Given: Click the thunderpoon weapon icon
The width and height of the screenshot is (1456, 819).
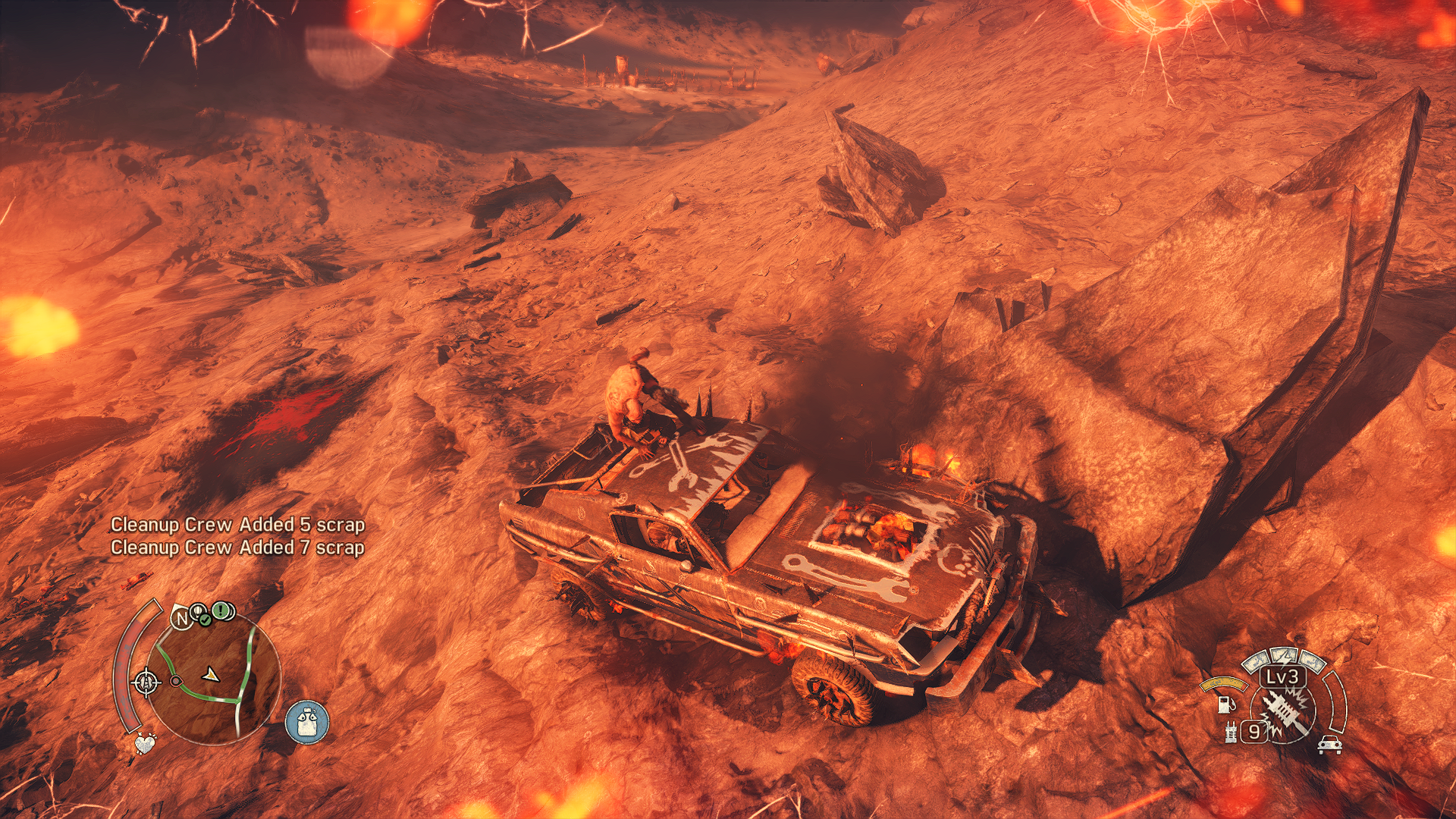Looking at the screenshot, I should (x=1285, y=713).
